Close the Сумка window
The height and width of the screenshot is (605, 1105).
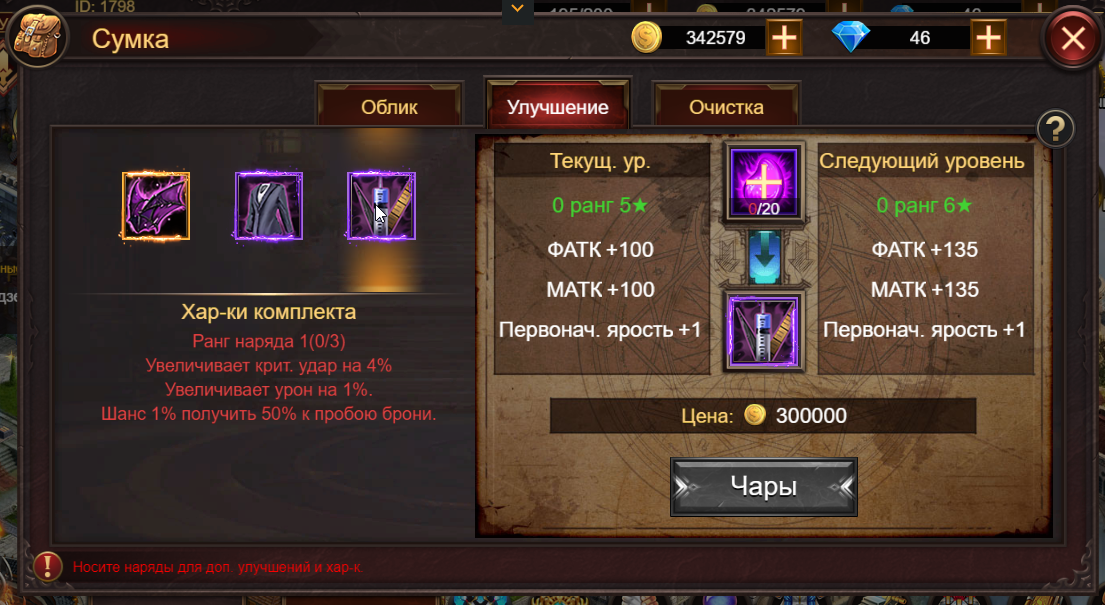pos(1072,39)
